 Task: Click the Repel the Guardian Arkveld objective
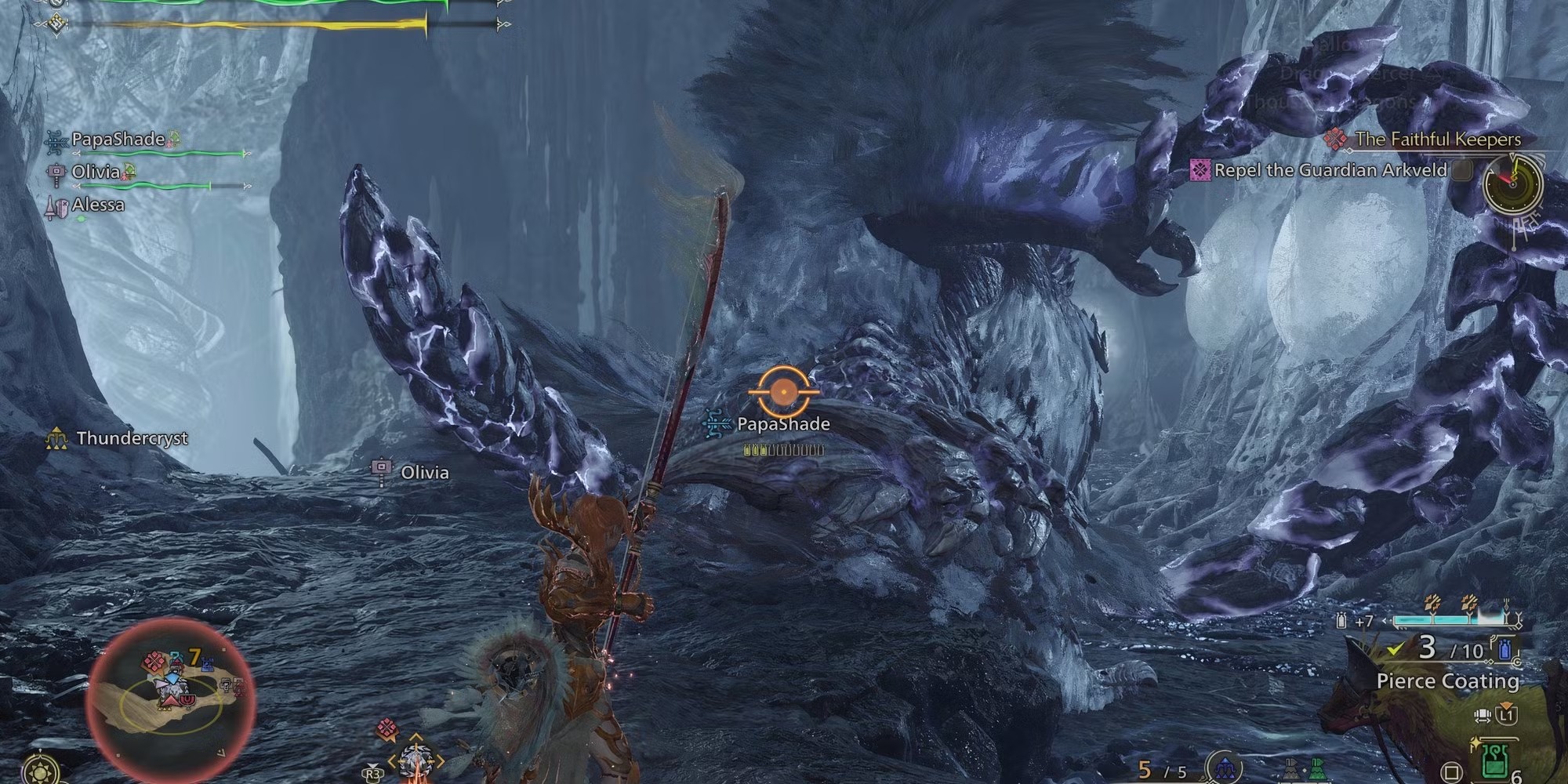(x=1330, y=170)
